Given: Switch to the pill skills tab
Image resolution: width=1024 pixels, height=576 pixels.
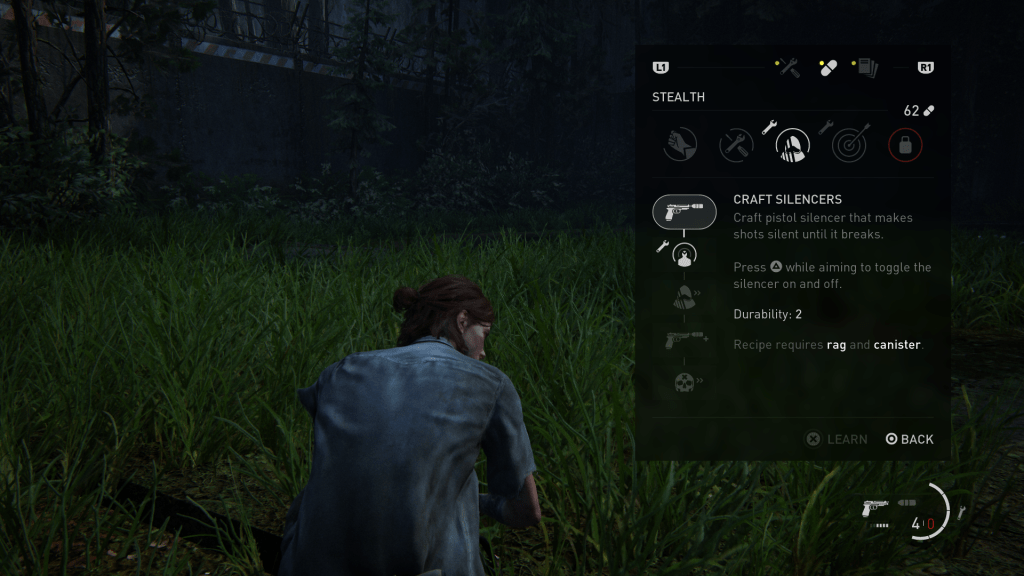Looking at the screenshot, I should point(828,68).
